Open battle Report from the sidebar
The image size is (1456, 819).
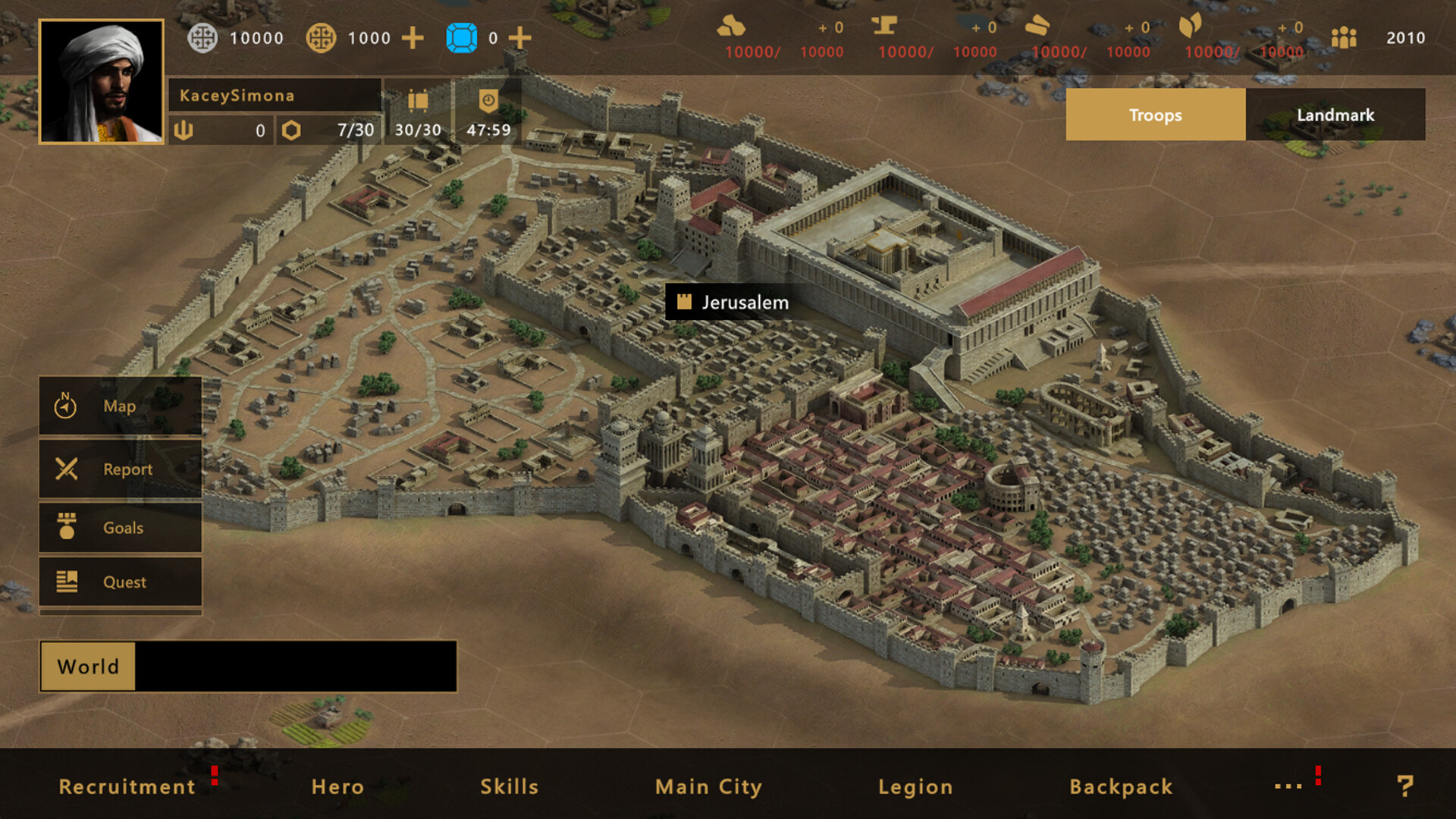(x=120, y=469)
